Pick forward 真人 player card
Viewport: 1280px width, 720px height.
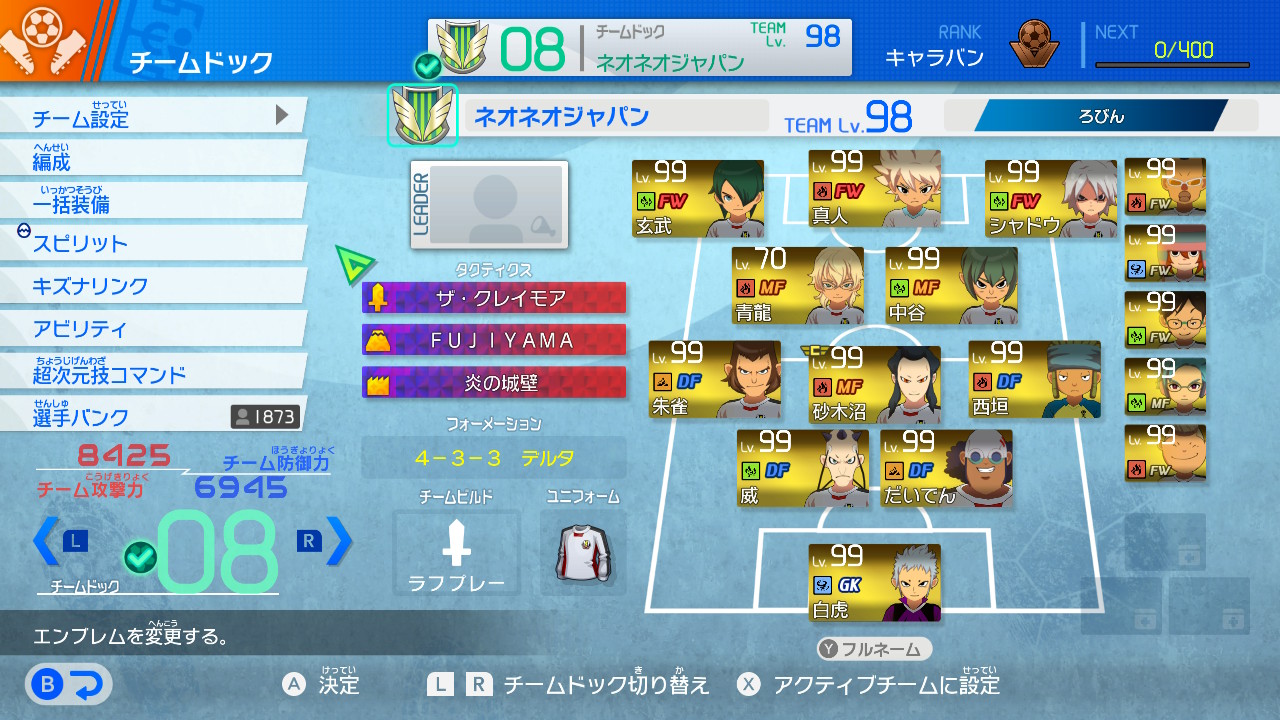[874, 189]
